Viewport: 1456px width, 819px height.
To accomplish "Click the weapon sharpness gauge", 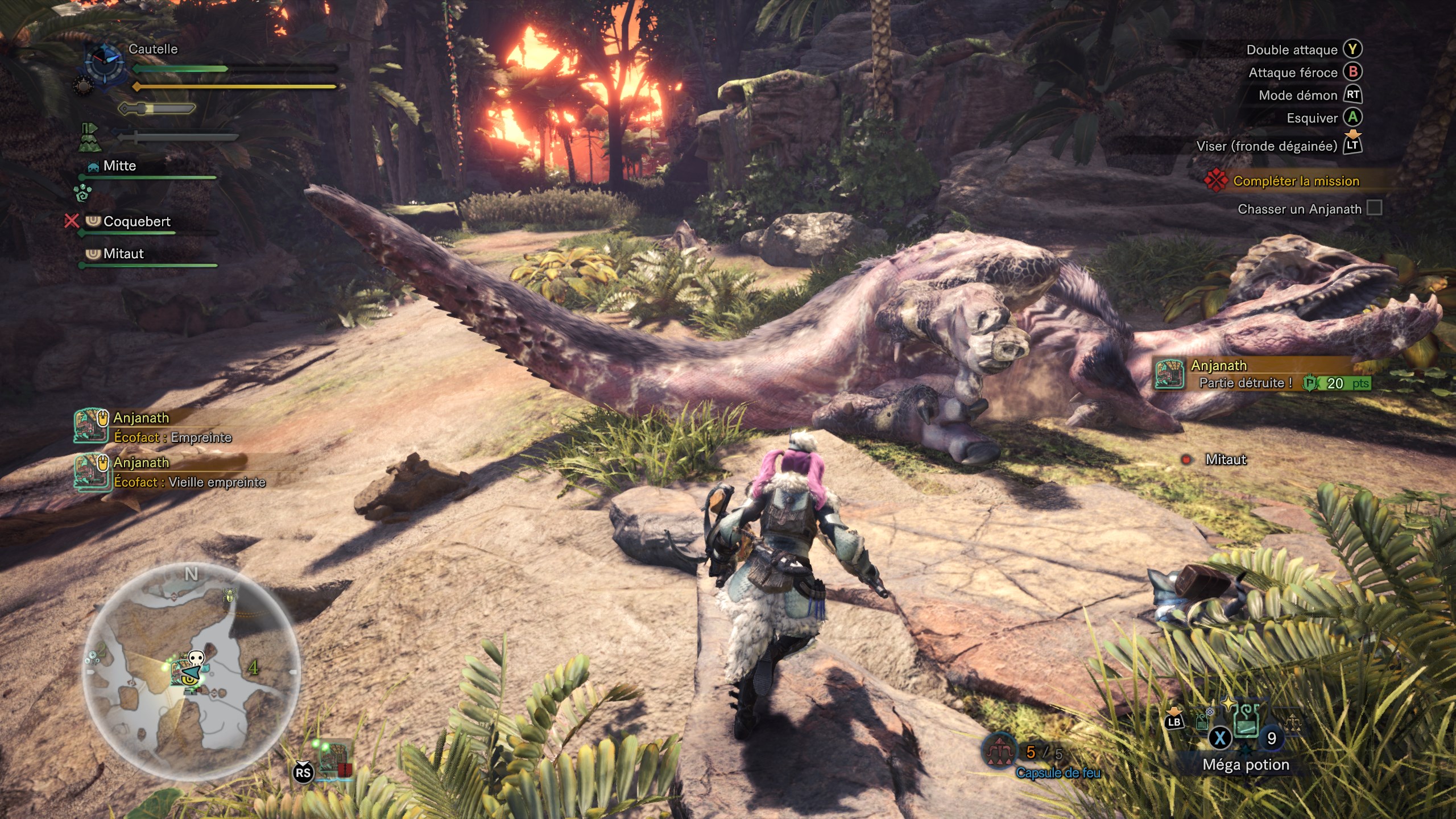I will 157,108.
